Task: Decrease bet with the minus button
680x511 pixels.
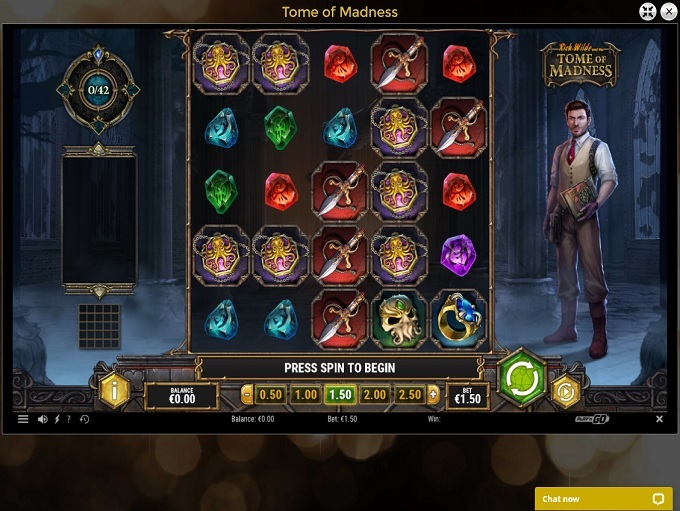Action: pos(248,395)
